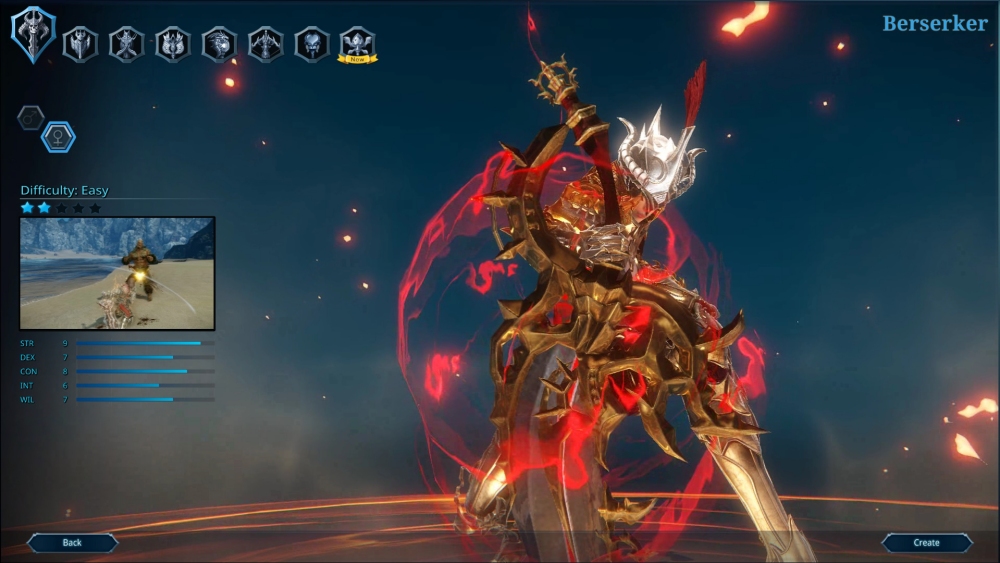
Task: Select the Berserker horned skull class icon
Action: click(33, 34)
